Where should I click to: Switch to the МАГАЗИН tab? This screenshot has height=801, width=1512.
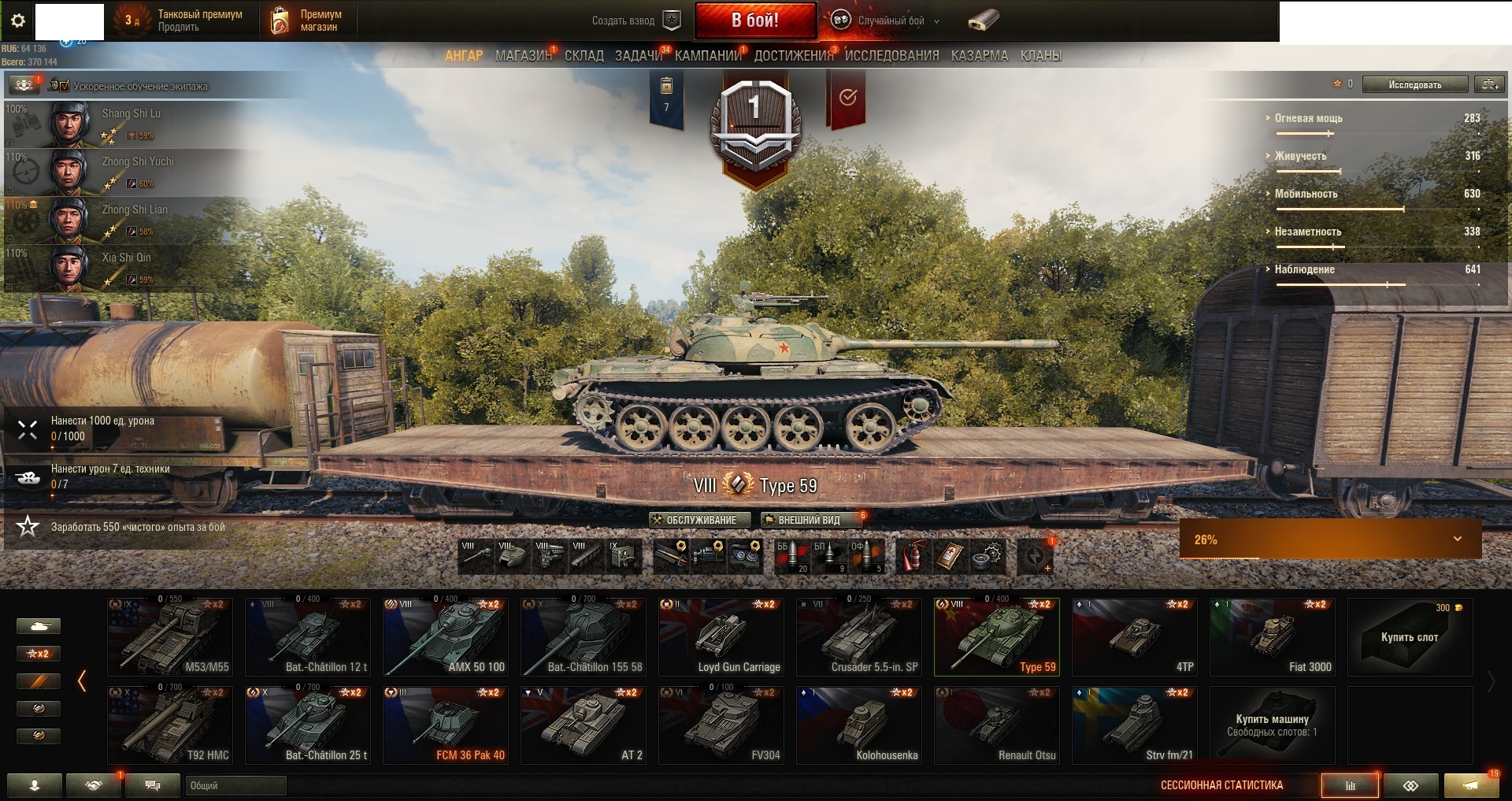point(523,56)
